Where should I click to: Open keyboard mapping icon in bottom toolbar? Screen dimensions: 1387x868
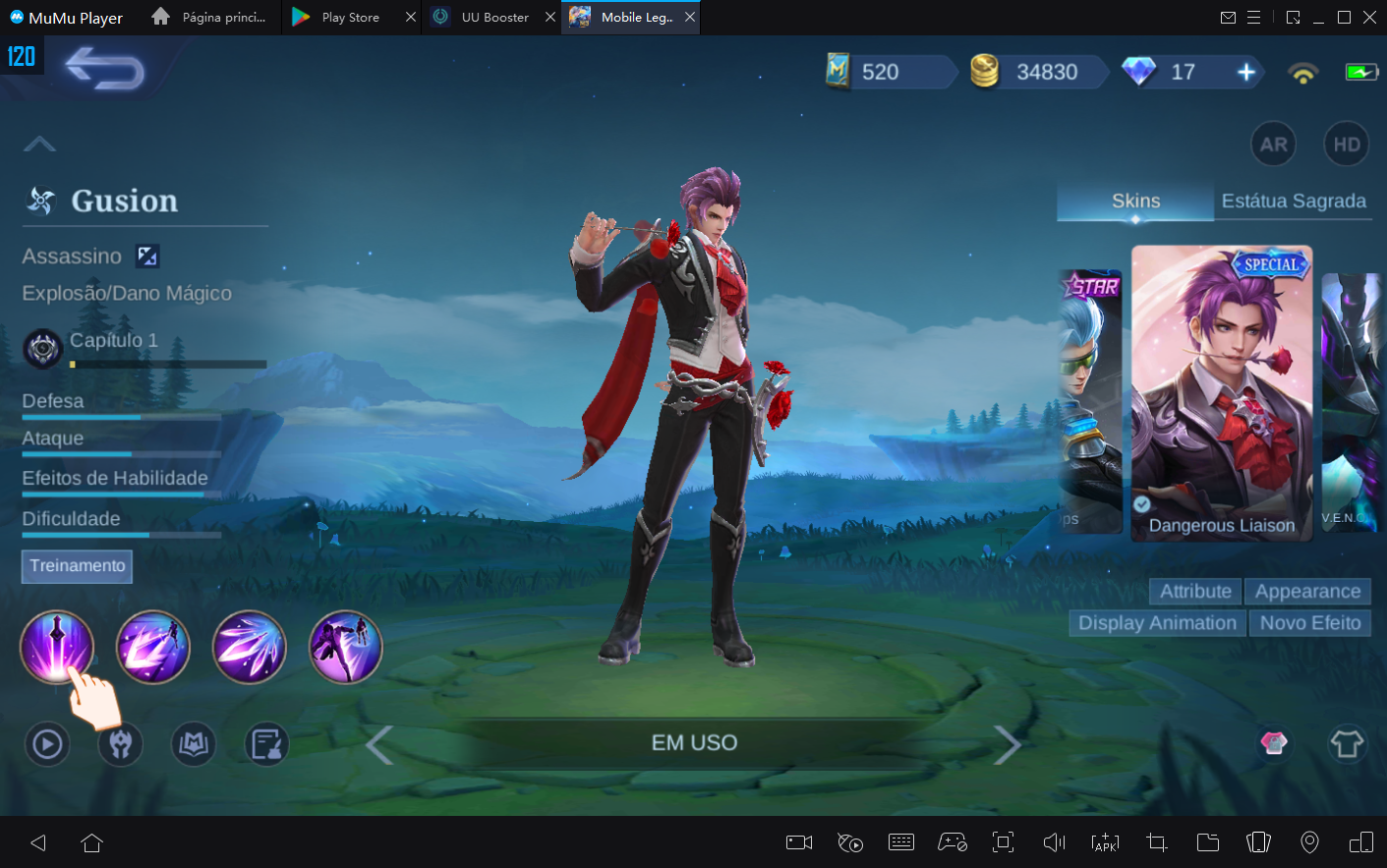pyautogui.click(x=900, y=842)
